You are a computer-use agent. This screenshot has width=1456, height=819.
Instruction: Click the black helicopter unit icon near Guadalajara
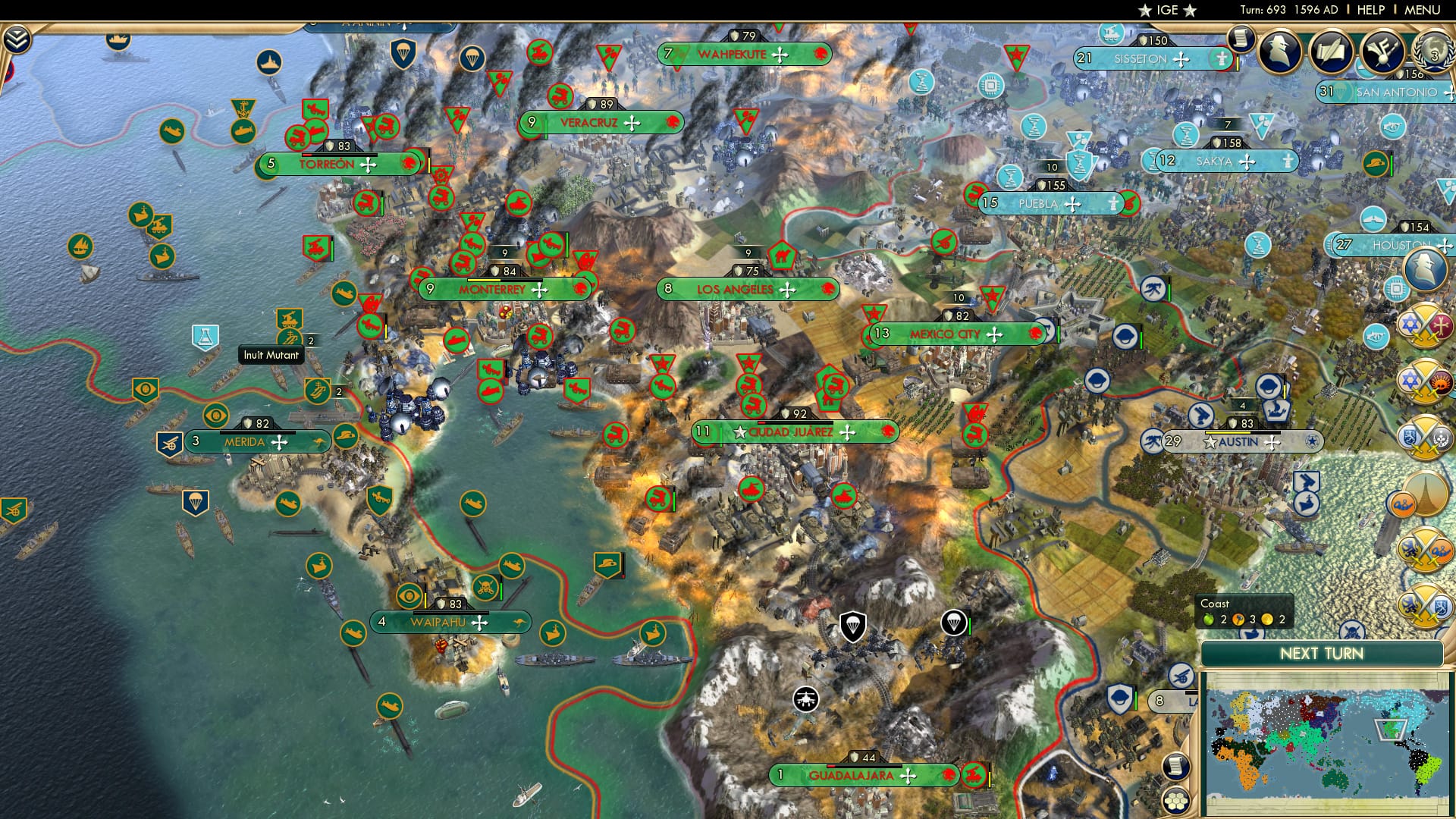pyautogui.click(x=806, y=698)
